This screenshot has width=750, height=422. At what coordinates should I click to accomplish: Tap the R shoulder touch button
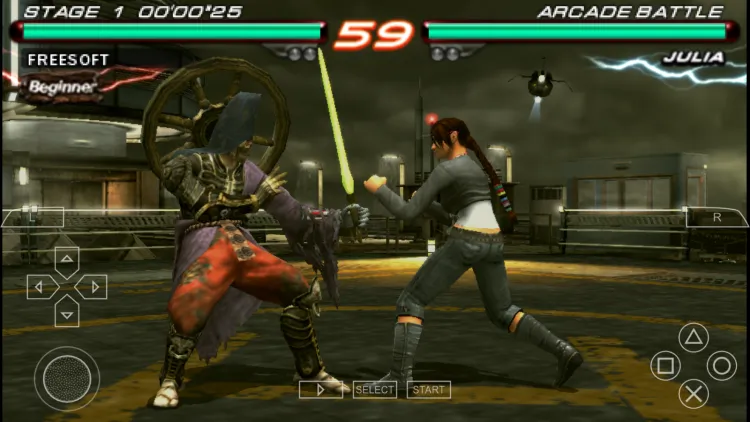[716, 216]
